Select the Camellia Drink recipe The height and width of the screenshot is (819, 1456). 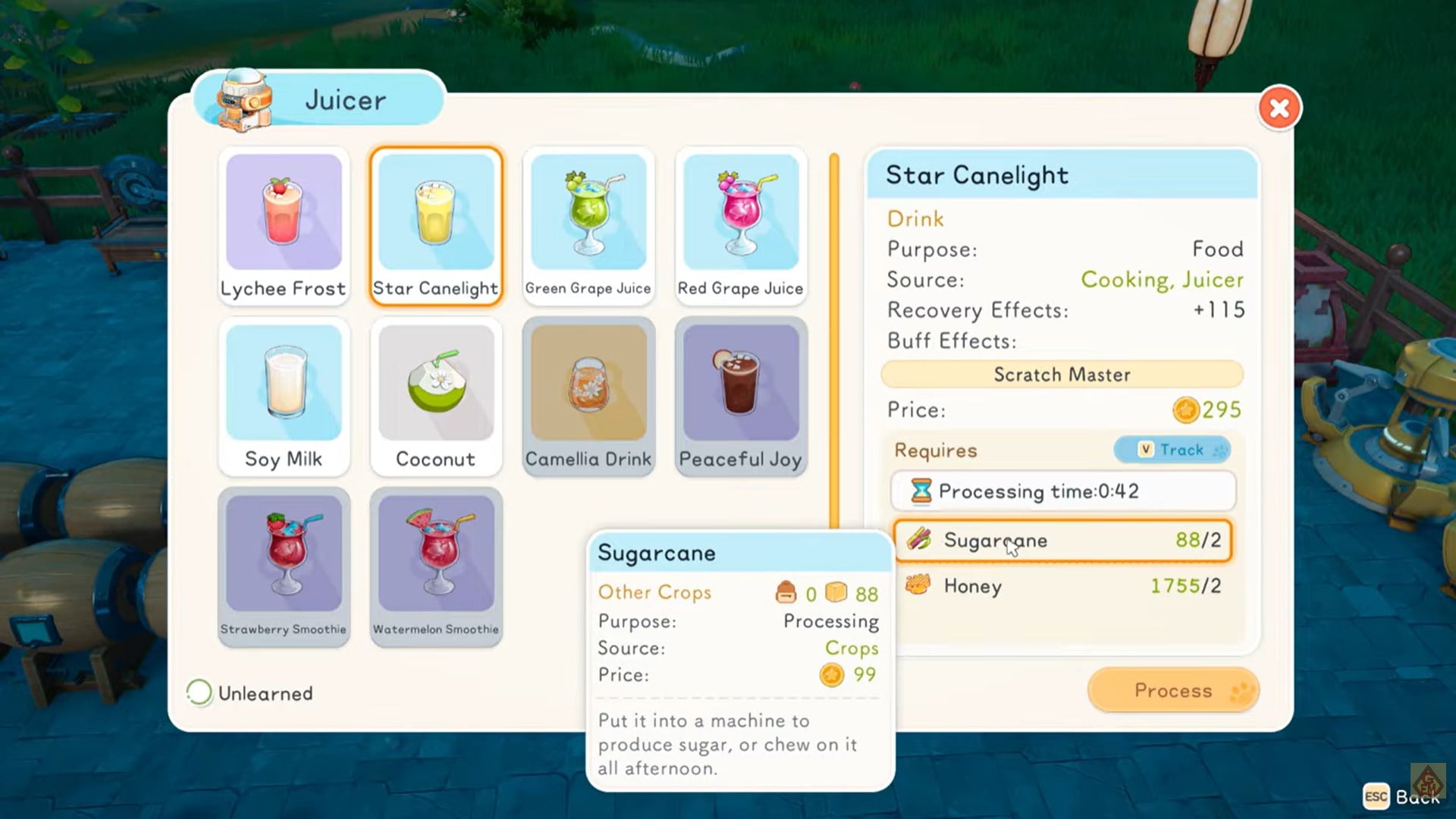click(x=588, y=397)
